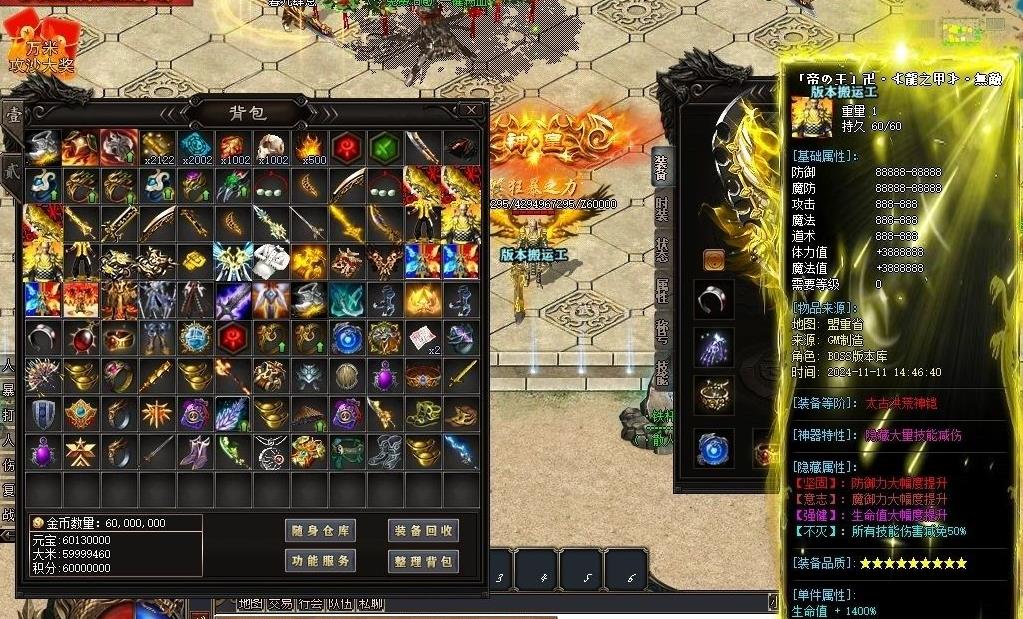Show the 状态 status tab
This screenshot has height=619, width=1023.
tap(662, 250)
